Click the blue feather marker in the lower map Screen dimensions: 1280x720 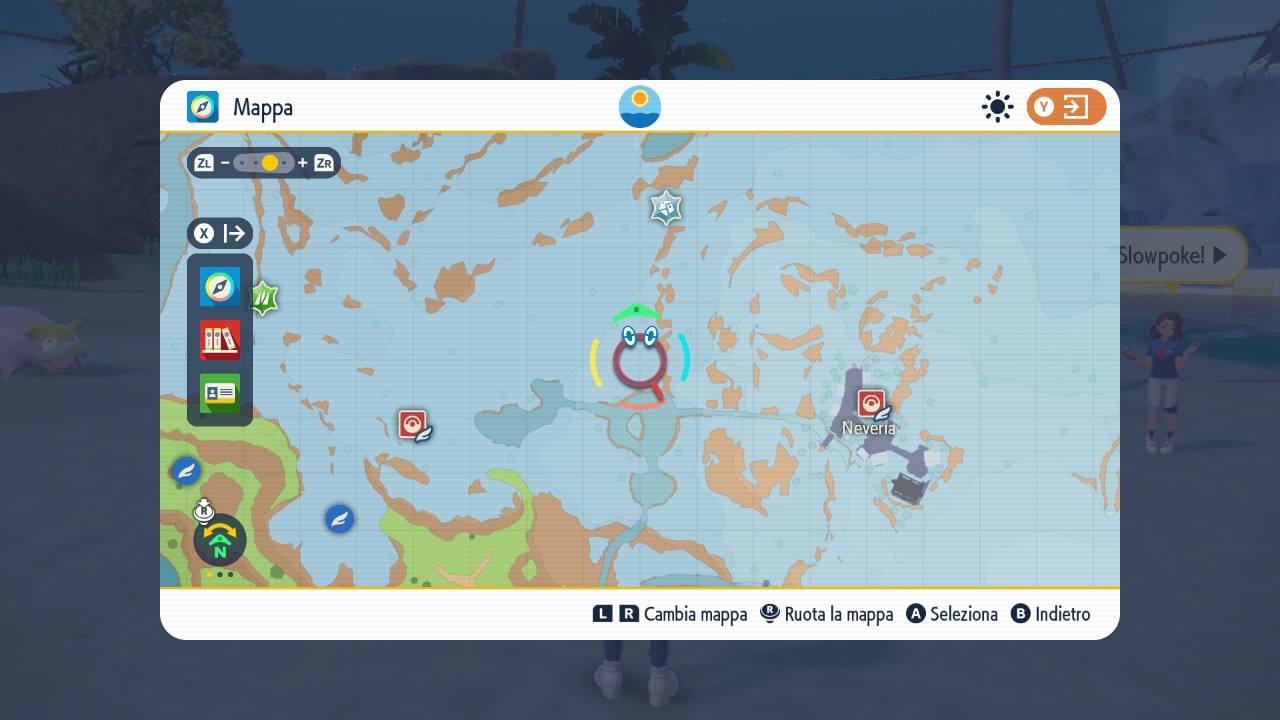click(x=339, y=519)
